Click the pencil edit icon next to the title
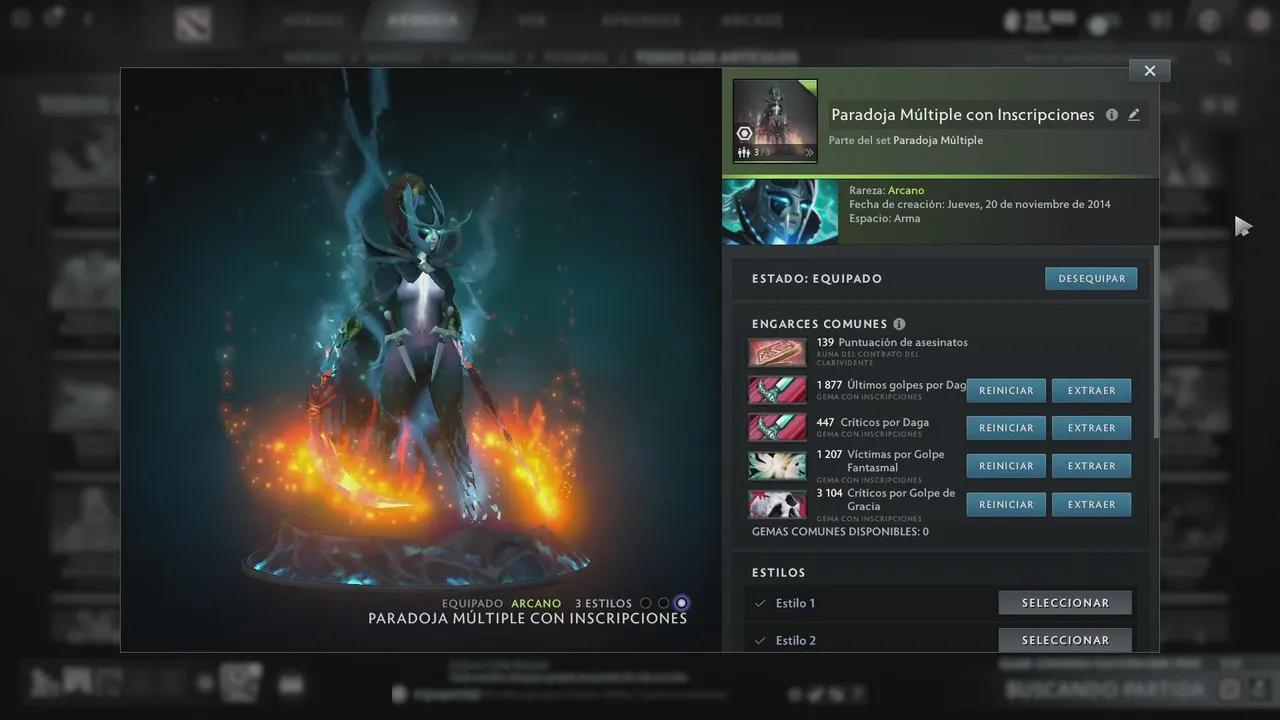The height and width of the screenshot is (720, 1280). pyautogui.click(x=1134, y=114)
